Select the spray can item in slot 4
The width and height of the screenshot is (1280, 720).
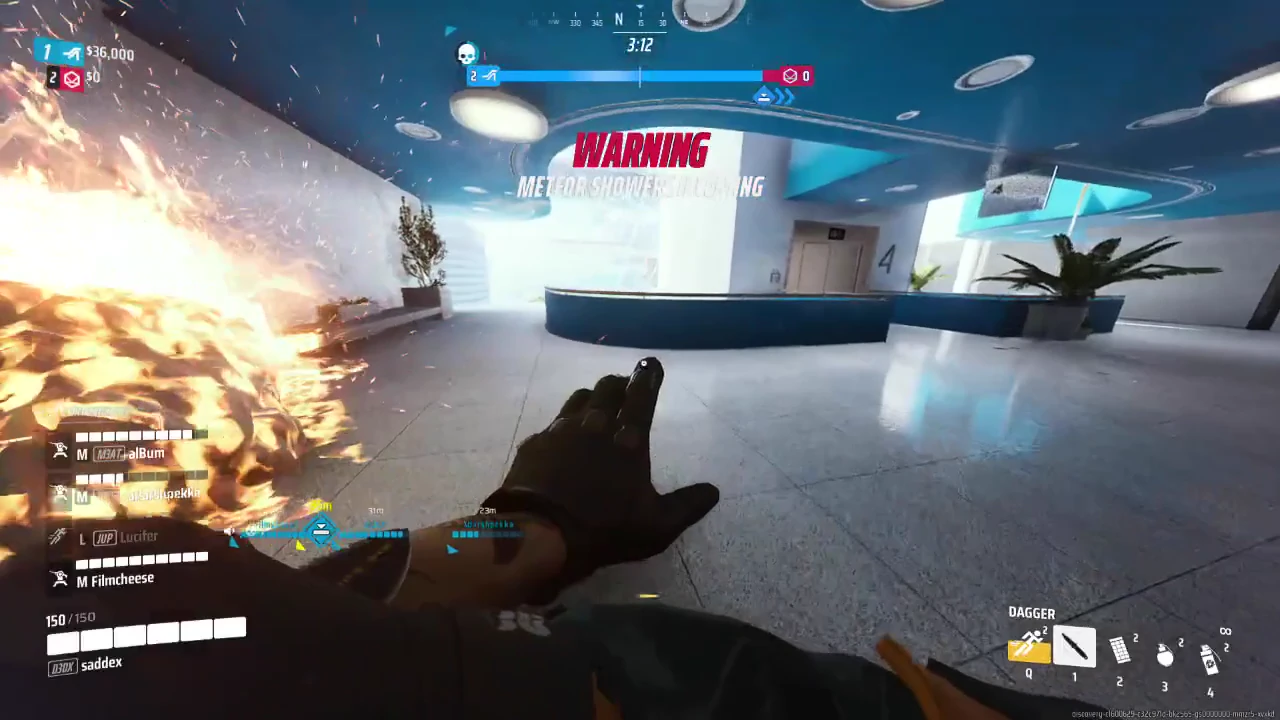(1210, 658)
